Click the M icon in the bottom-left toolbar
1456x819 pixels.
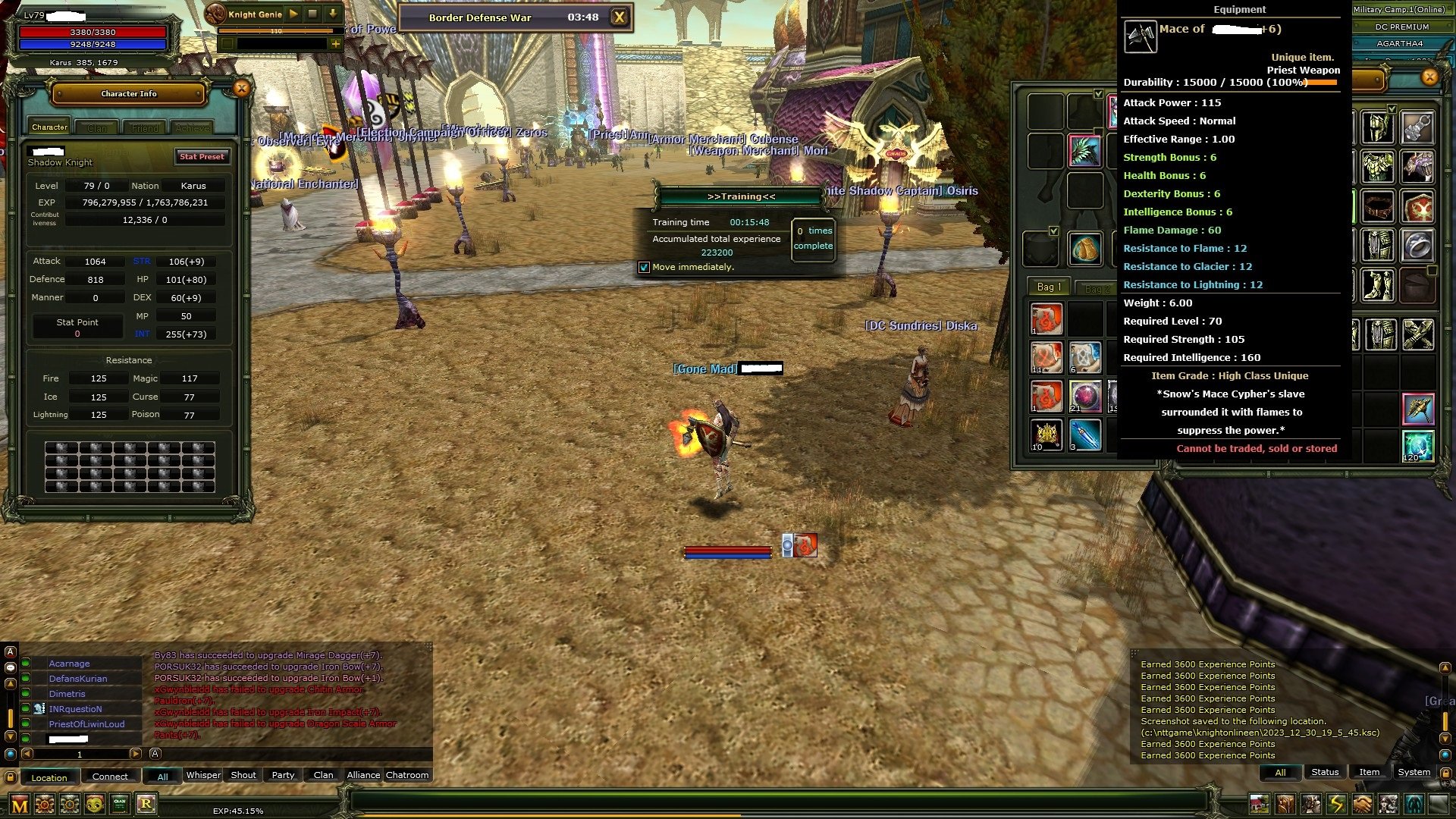pos(20,804)
